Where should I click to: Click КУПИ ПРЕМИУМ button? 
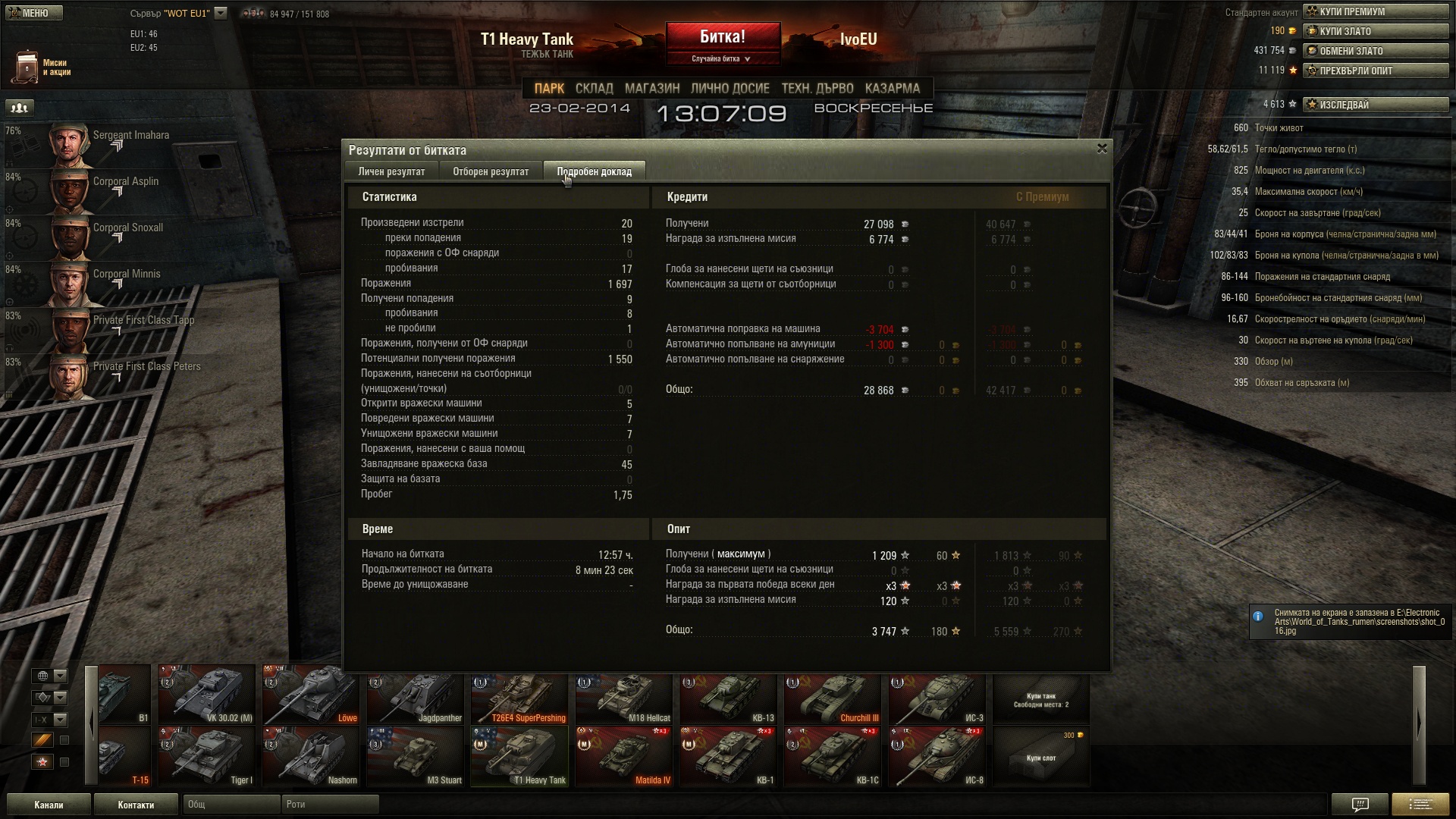[x=1375, y=11]
